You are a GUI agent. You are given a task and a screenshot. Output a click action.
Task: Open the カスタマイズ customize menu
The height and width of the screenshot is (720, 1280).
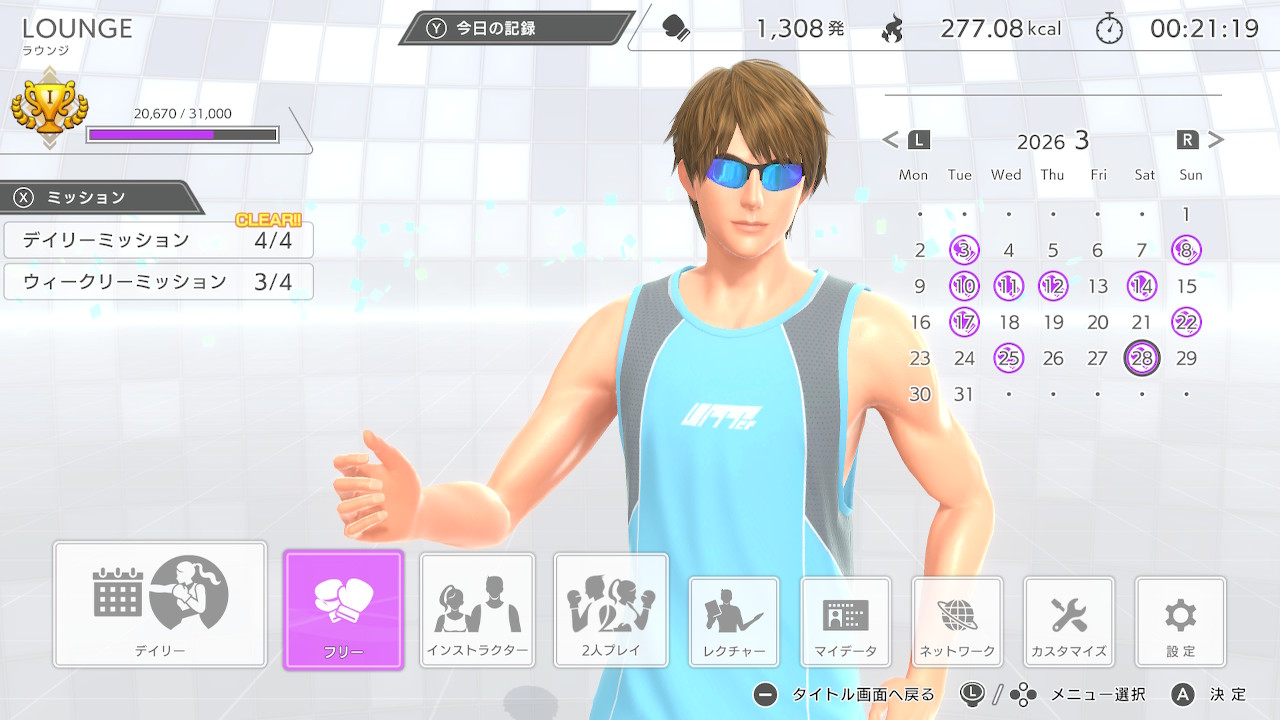point(1069,622)
